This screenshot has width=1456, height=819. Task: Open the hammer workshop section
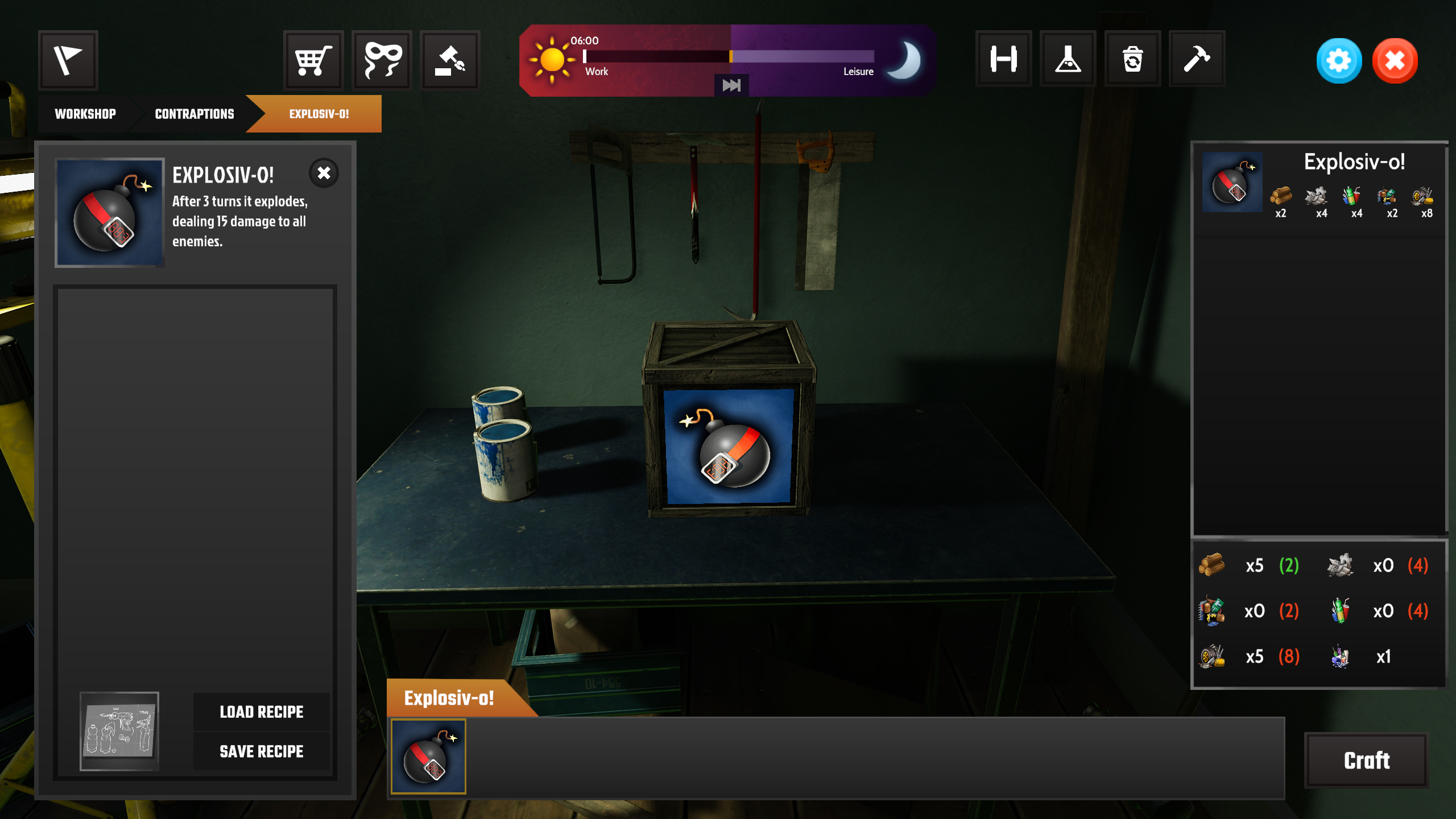pyautogui.click(x=1197, y=59)
